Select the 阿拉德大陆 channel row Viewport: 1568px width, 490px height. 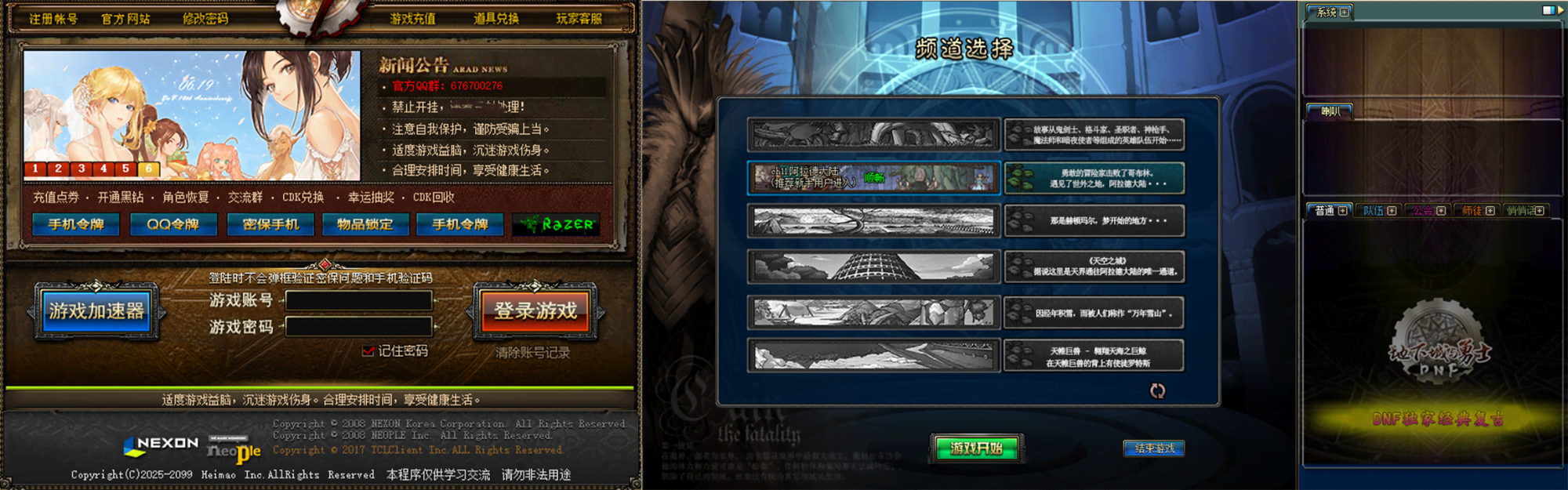pyautogui.click(x=874, y=178)
